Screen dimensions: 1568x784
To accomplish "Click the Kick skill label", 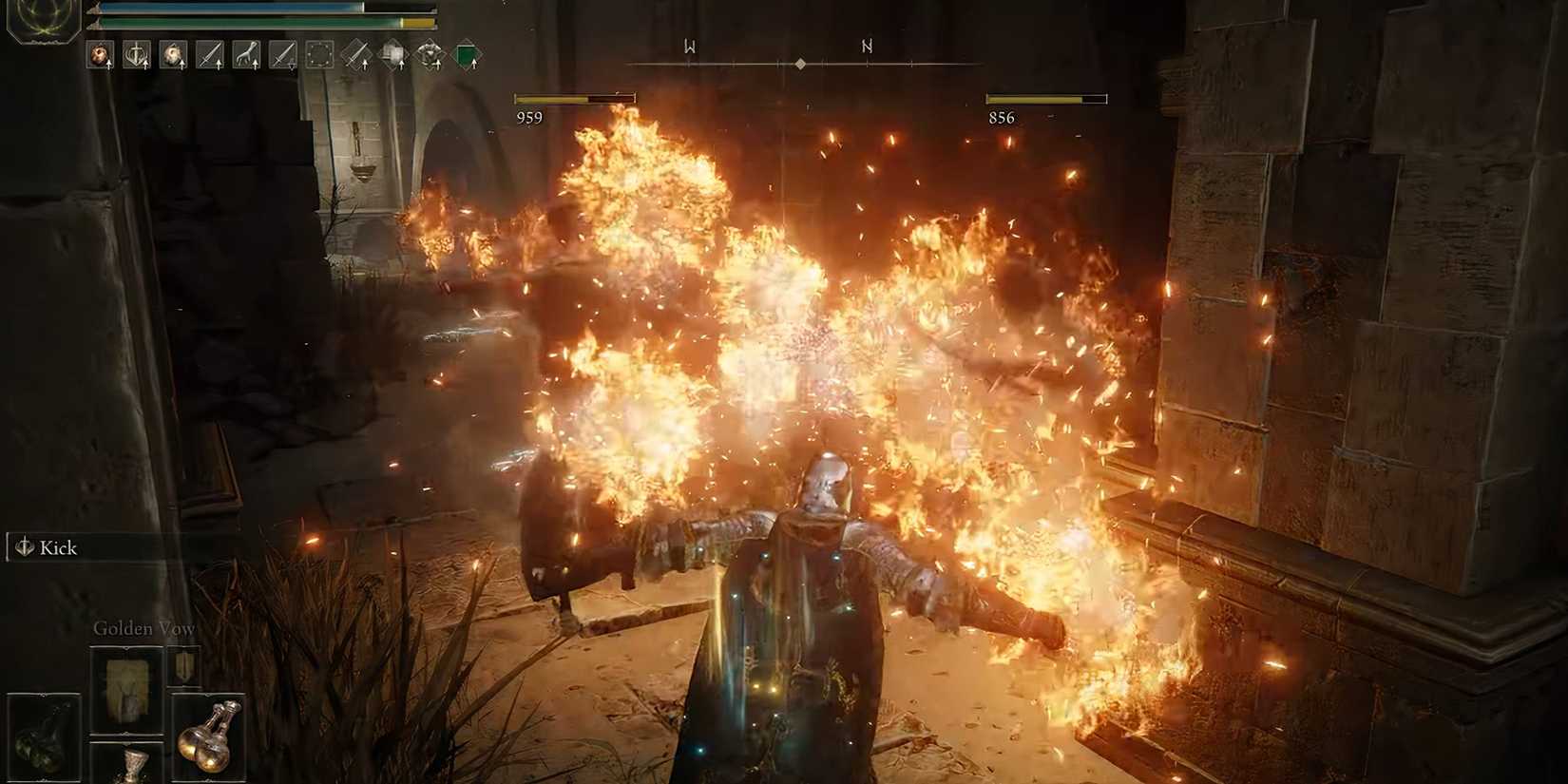I will (x=57, y=548).
